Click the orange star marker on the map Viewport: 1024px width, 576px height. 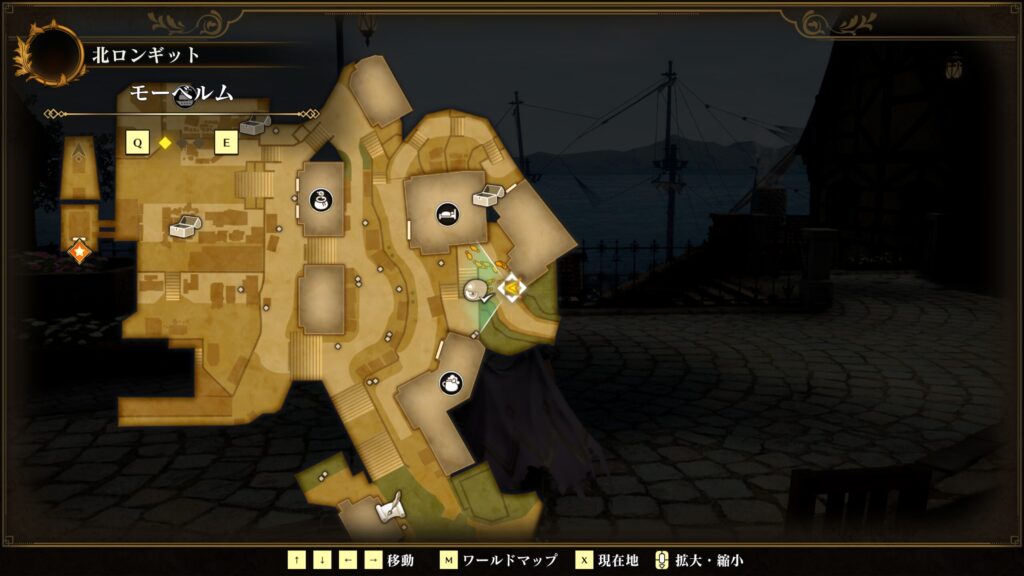point(78,252)
